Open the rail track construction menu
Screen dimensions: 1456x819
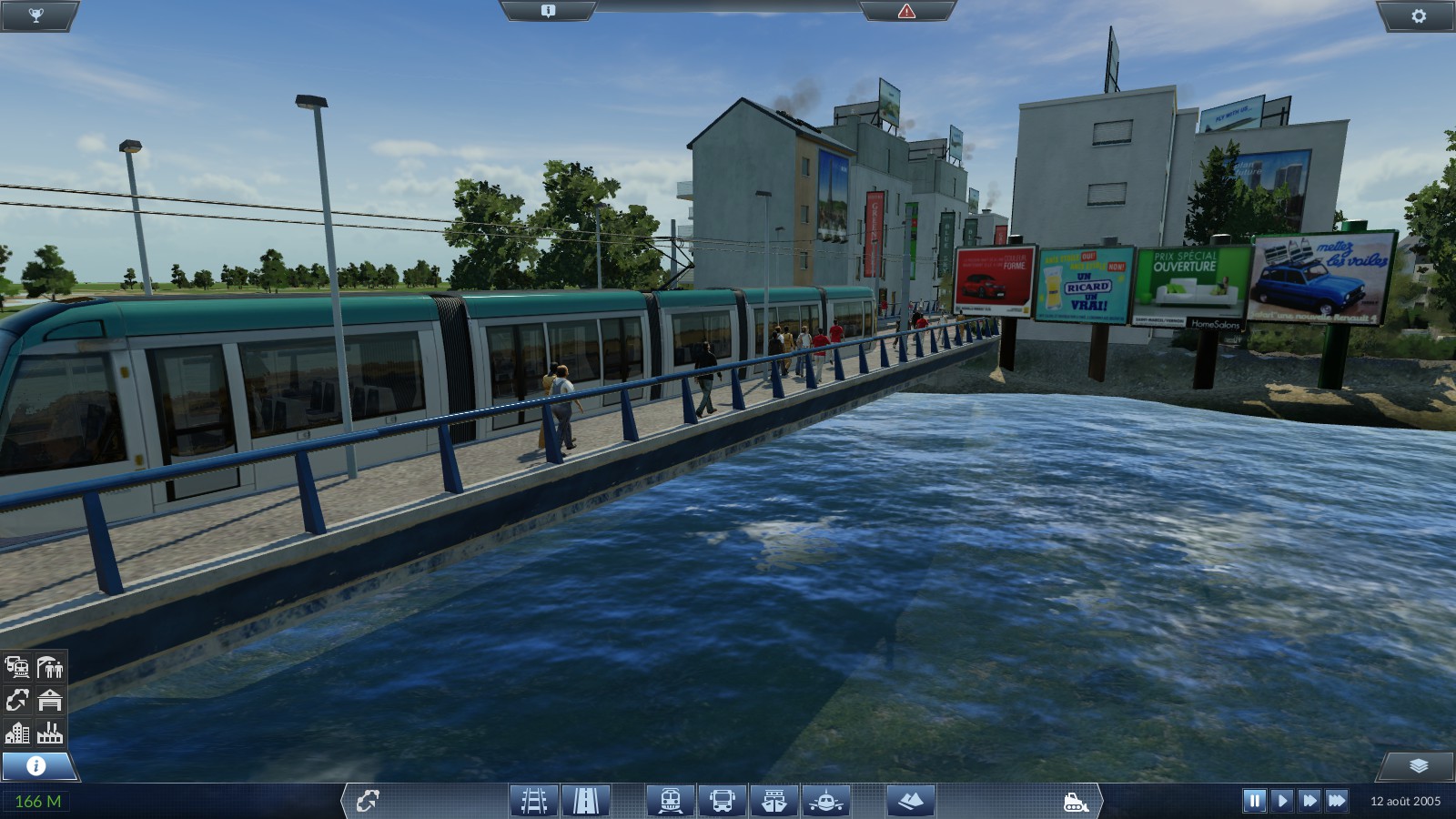coord(533,801)
